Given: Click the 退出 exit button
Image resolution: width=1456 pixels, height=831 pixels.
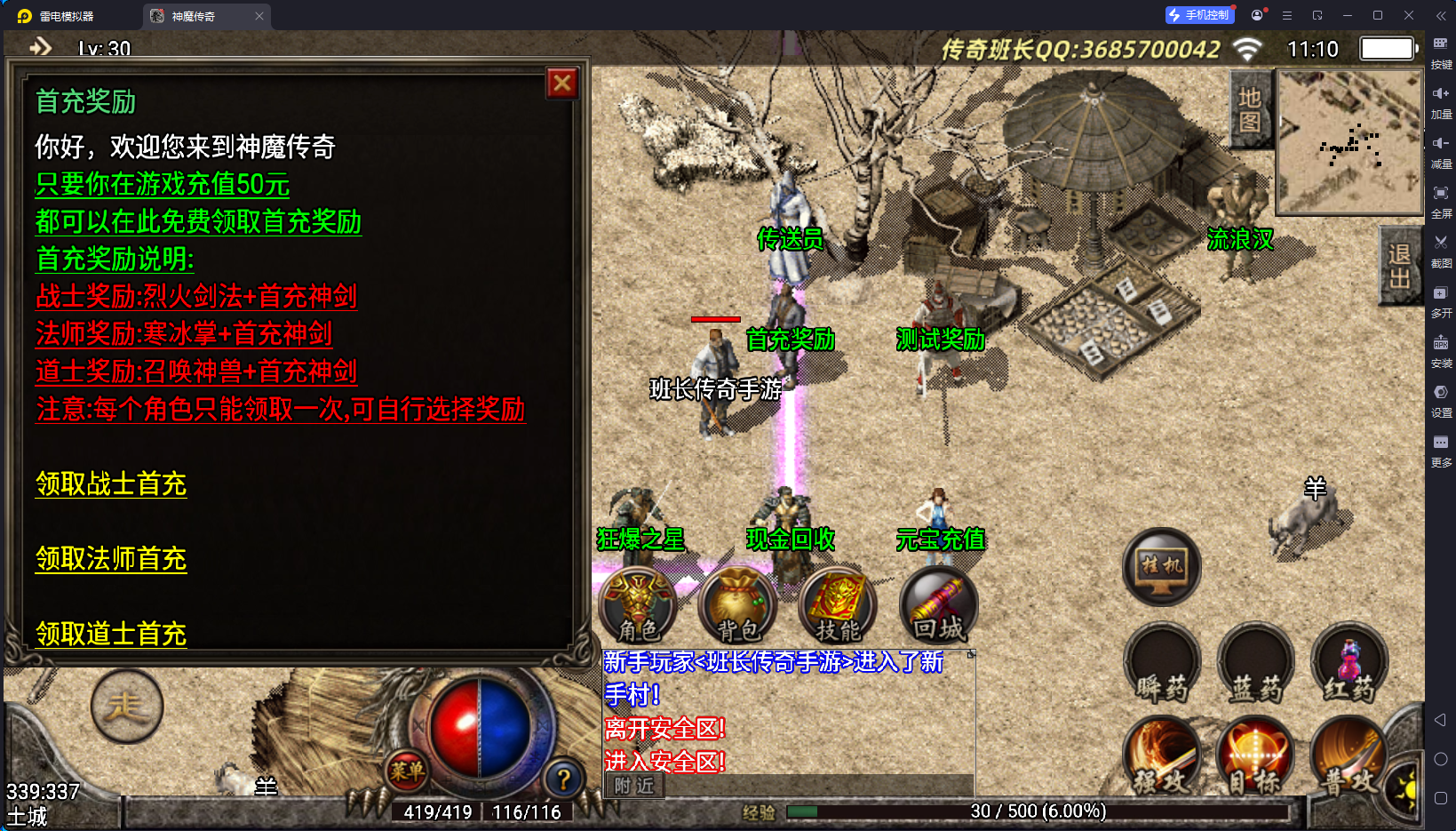Looking at the screenshot, I should pyautogui.click(x=1399, y=267).
